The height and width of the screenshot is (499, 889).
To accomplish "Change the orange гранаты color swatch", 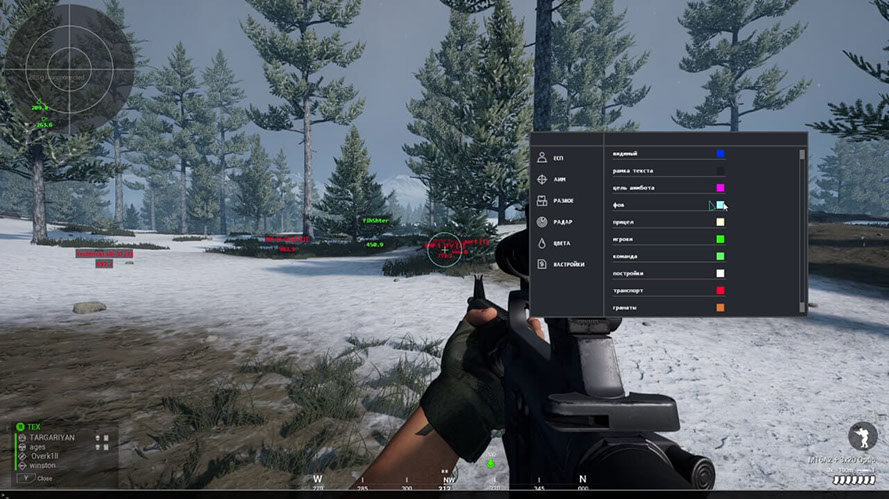I will click(720, 307).
